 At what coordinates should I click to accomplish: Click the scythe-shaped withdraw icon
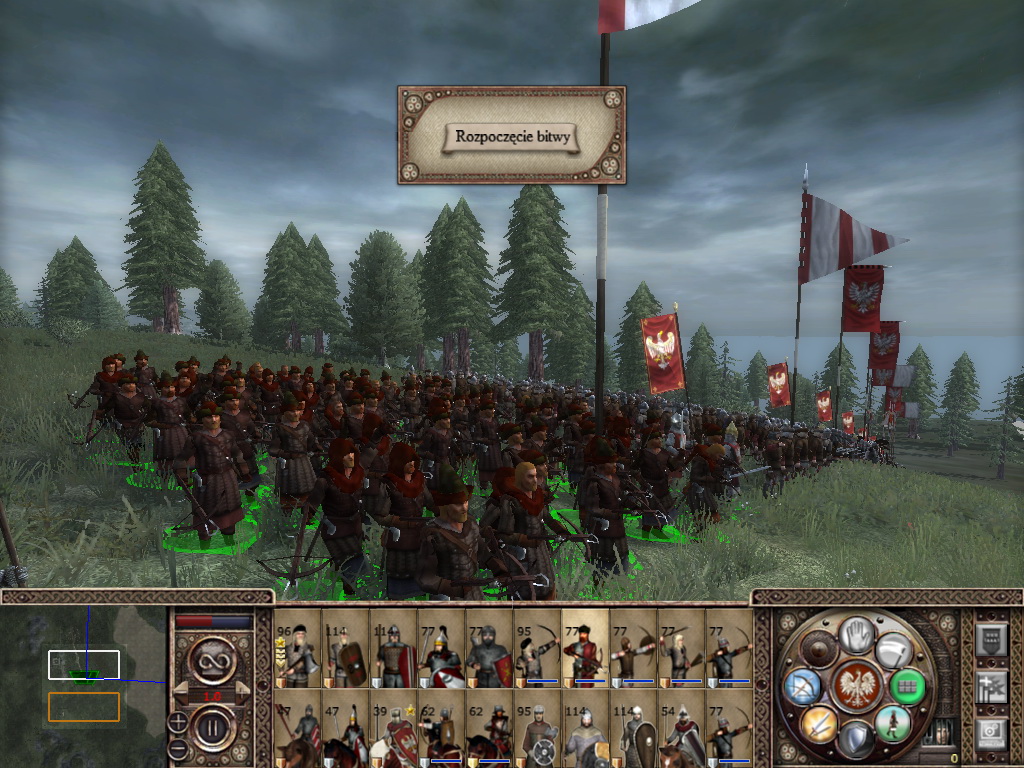coord(893,650)
